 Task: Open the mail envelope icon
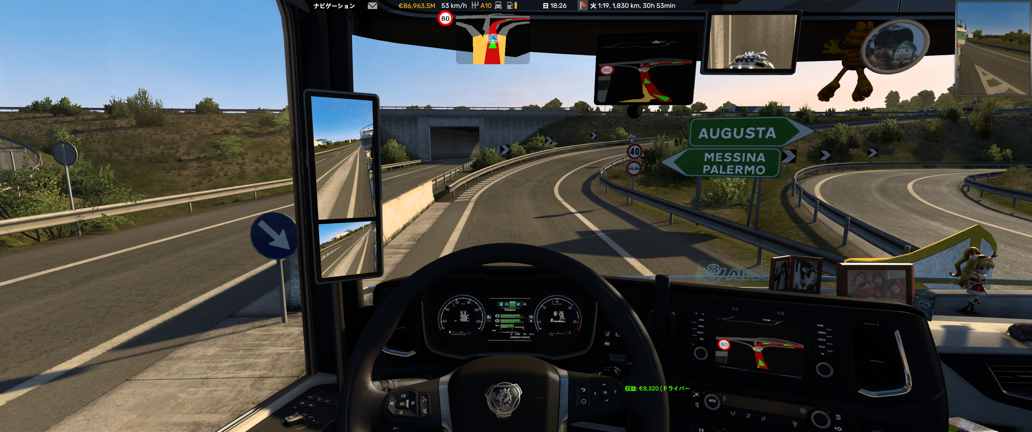[x=372, y=6]
